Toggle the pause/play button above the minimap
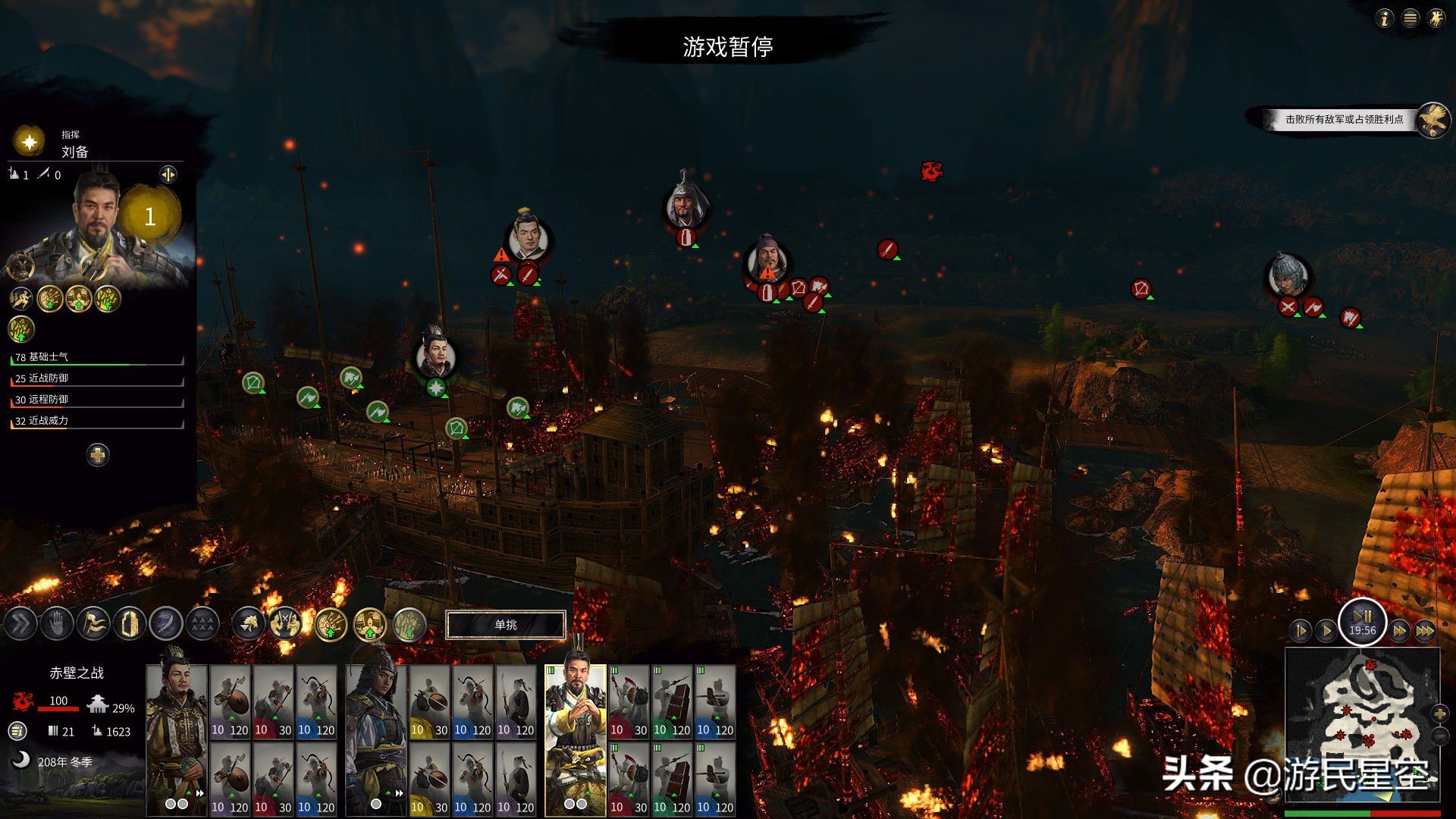The width and height of the screenshot is (1456, 819). click(1362, 622)
